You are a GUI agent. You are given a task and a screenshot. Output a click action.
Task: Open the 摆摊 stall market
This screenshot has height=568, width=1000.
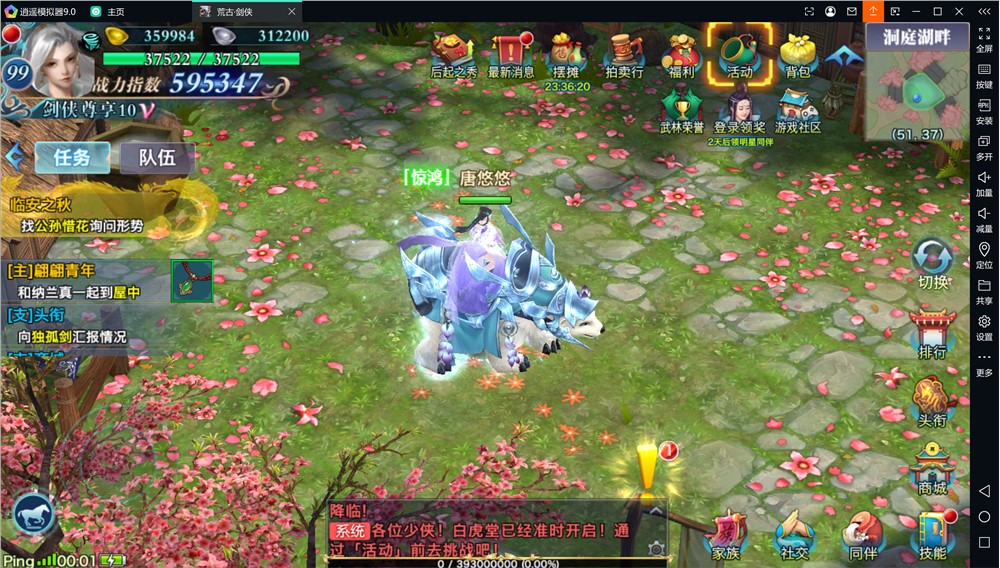point(567,53)
